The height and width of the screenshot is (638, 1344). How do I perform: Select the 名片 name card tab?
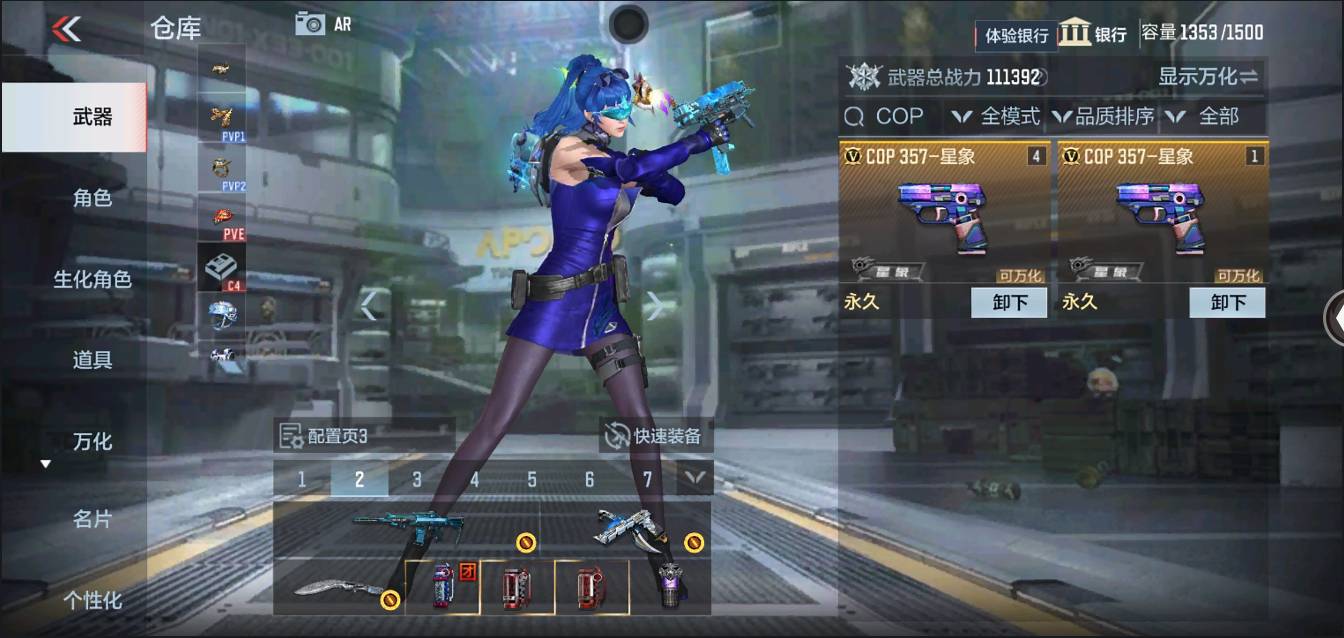92,519
